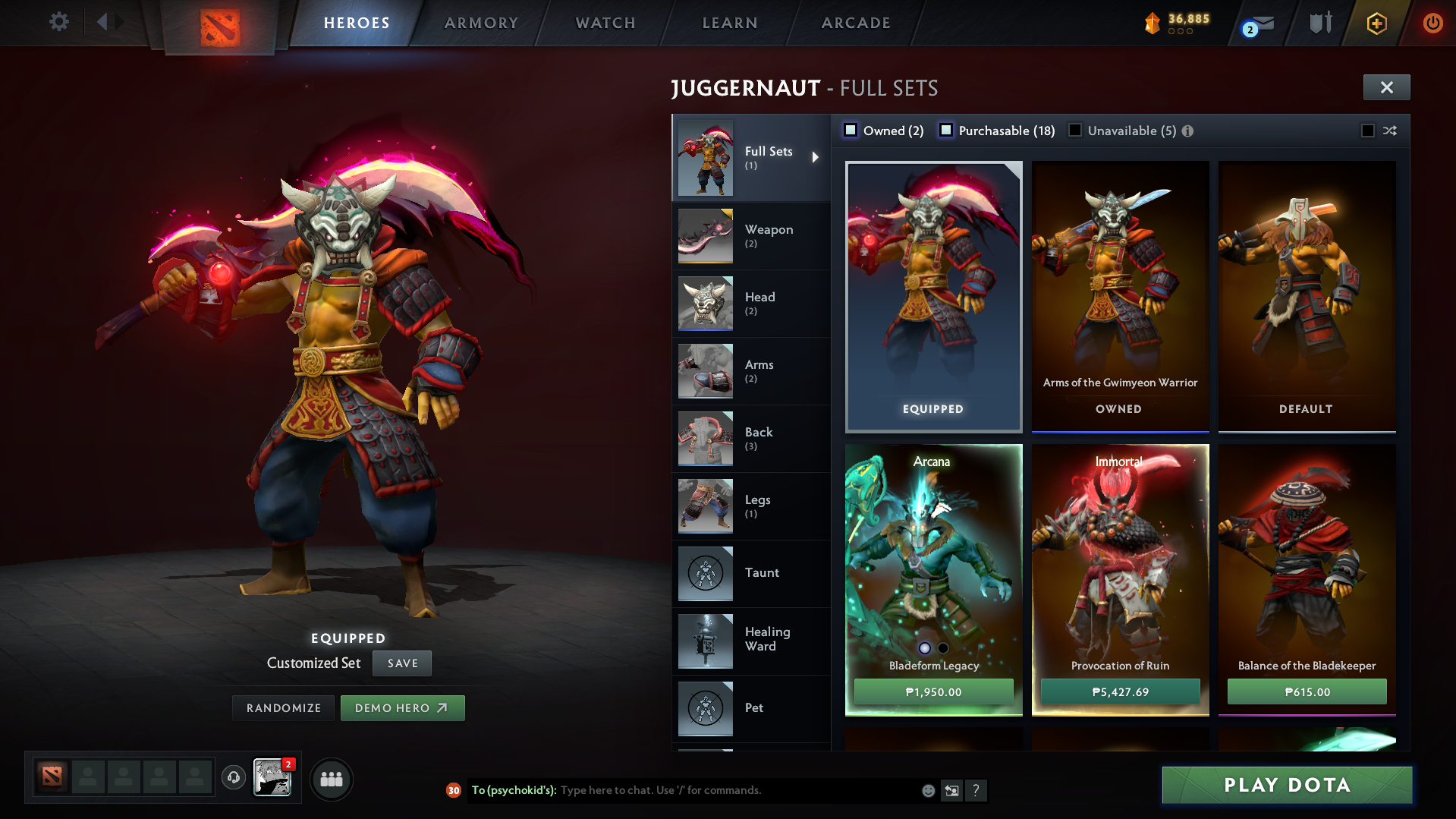The height and width of the screenshot is (819, 1456).
Task: Open Dota Plus with the gold hexagon icon
Action: pos(1376,23)
